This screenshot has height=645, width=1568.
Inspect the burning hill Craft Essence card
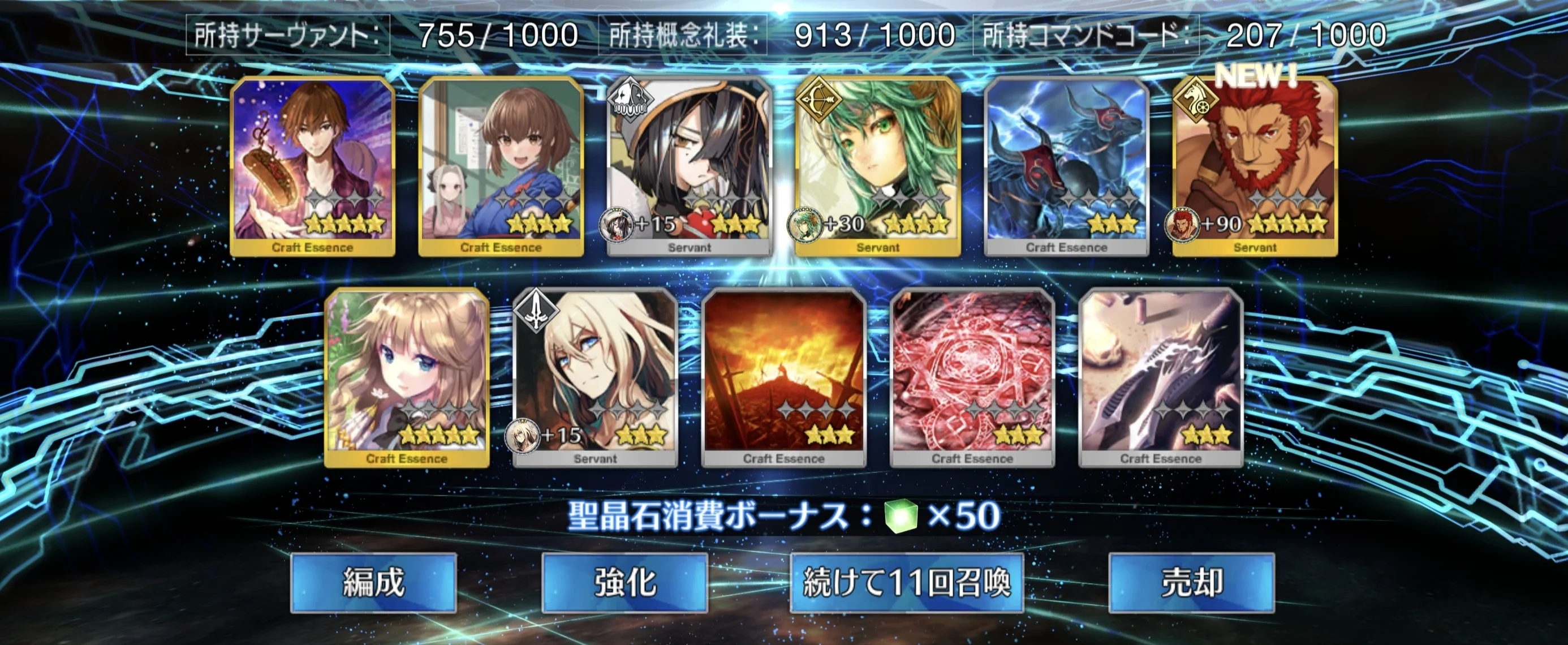tap(783, 377)
